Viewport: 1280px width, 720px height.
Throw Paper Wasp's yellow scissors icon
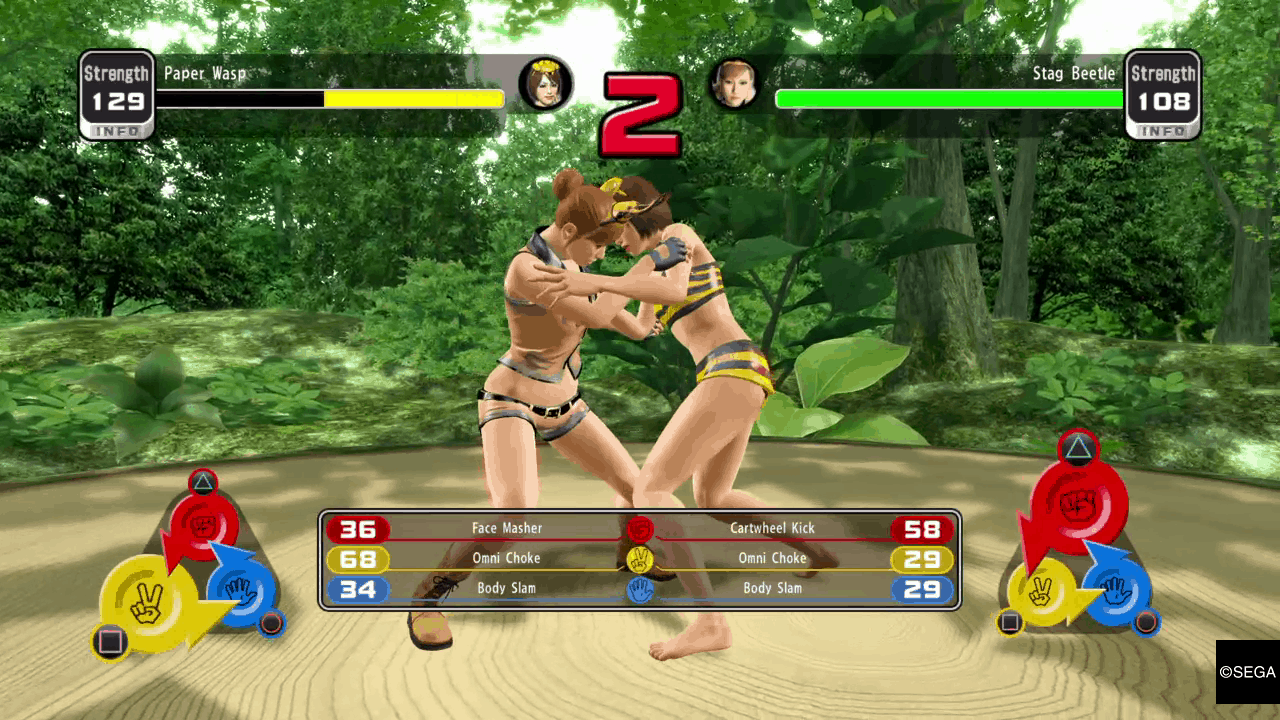[145, 603]
